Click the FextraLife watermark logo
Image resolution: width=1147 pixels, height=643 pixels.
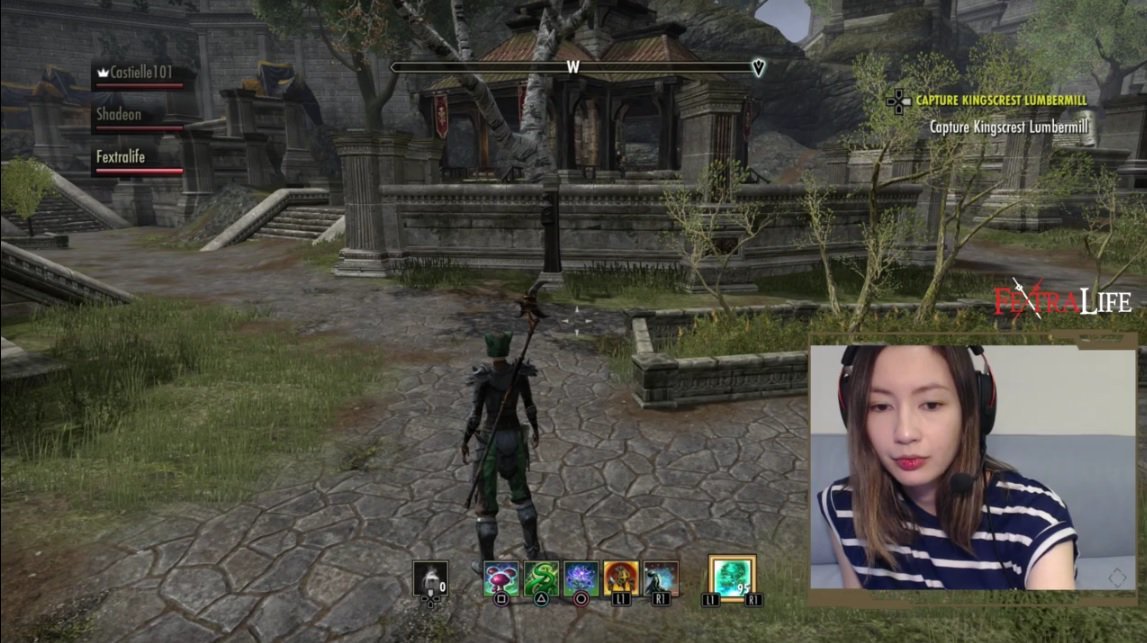click(x=1061, y=300)
